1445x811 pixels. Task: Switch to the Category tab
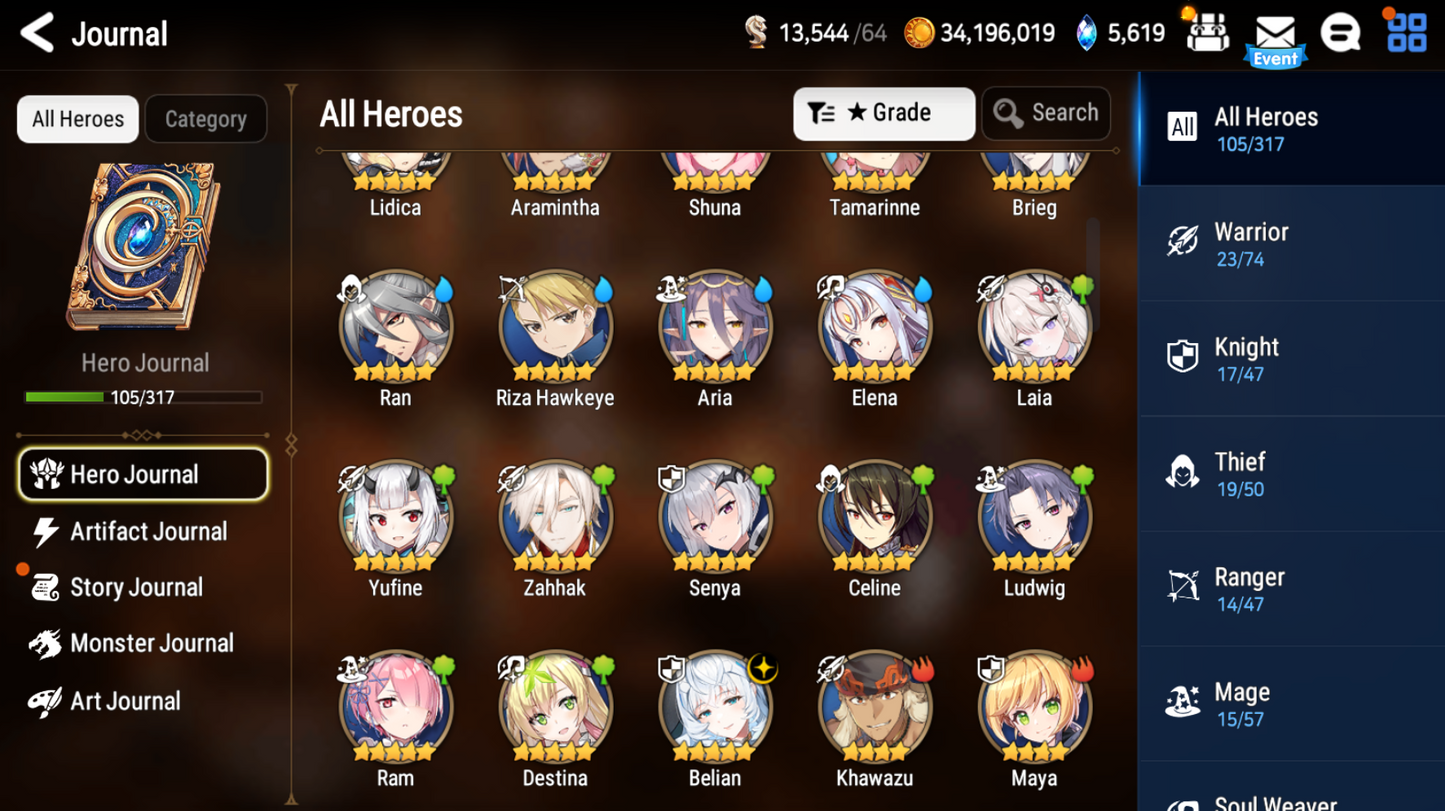pyautogui.click(x=205, y=118)
